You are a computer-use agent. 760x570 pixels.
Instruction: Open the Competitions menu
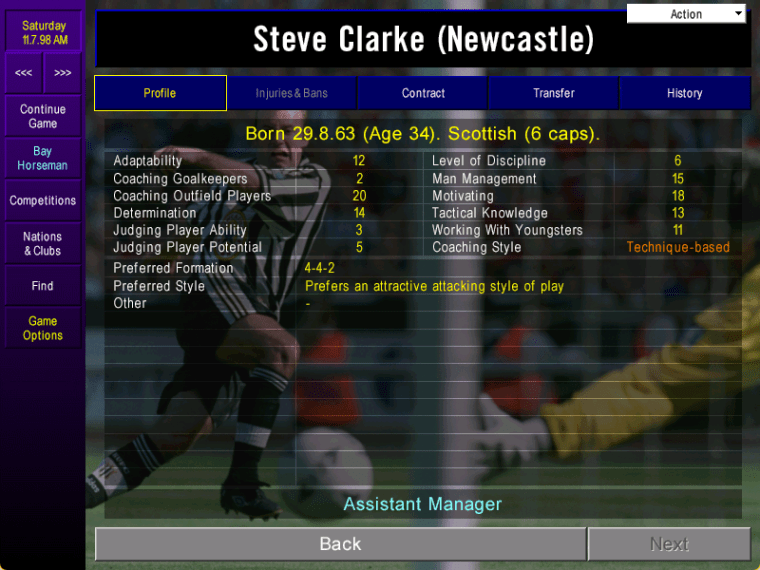[43, 201]
